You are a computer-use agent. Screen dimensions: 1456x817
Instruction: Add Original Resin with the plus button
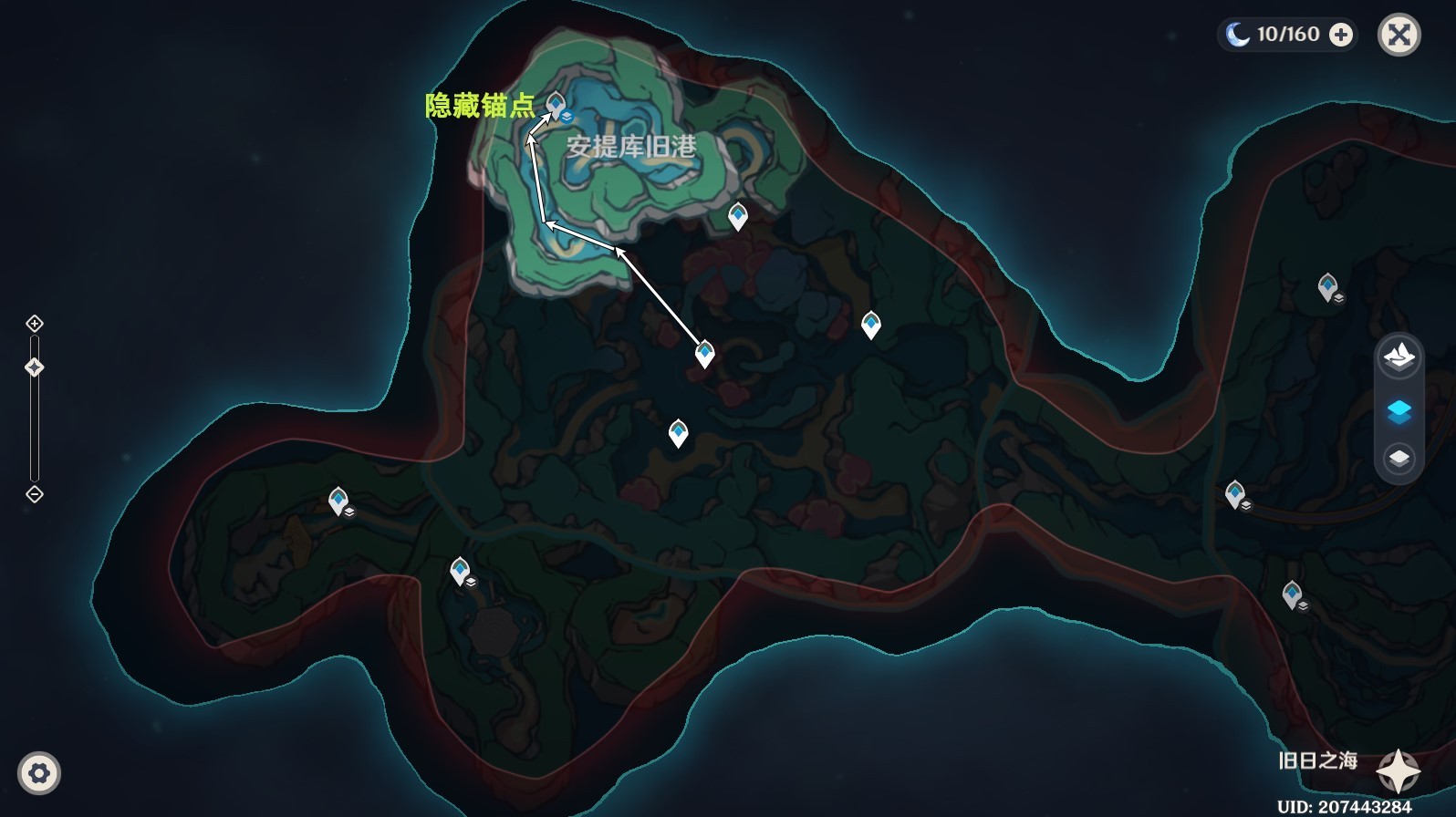[1341, 35]
